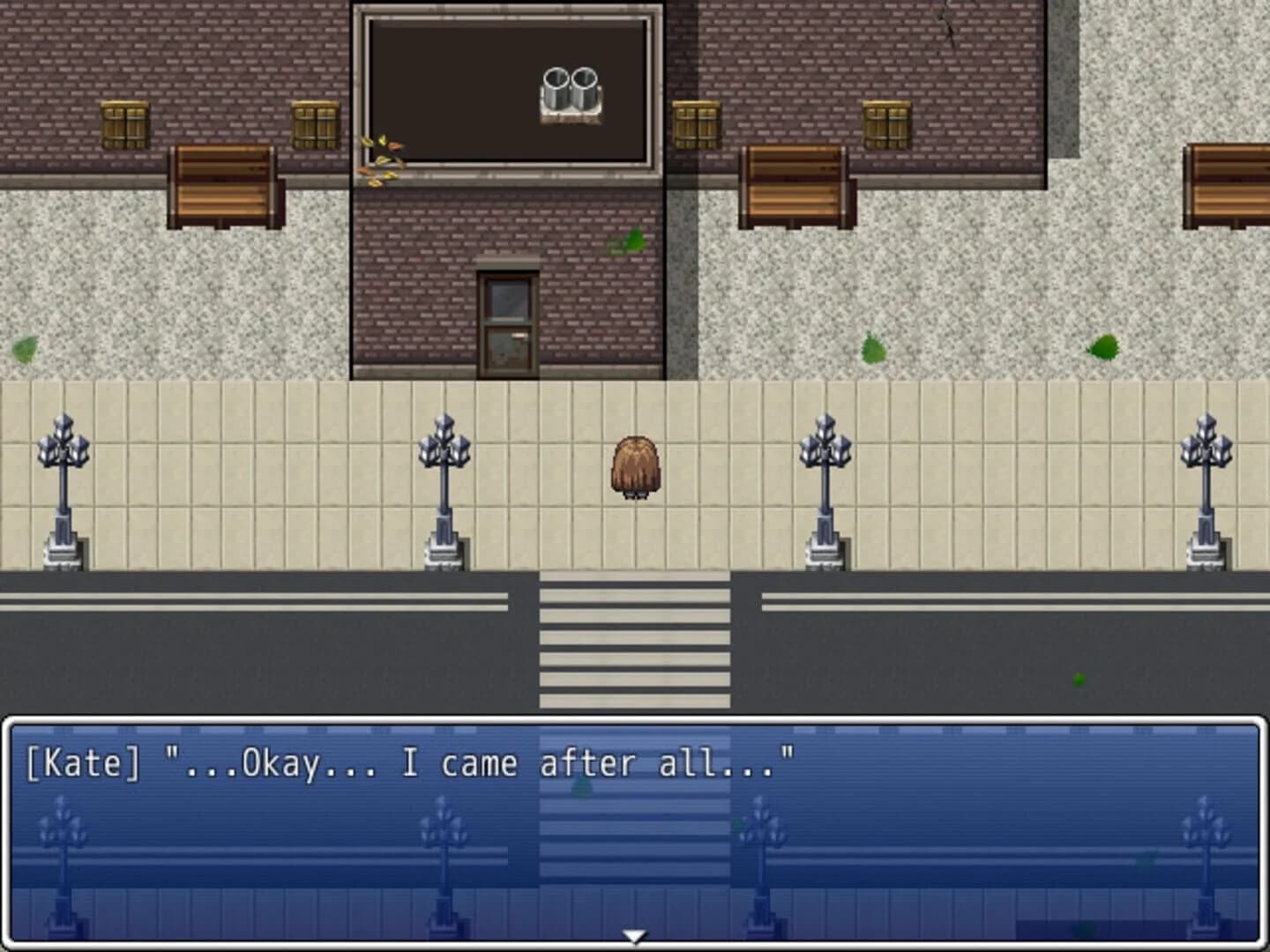Select the green bush near the right street lamp
The height and width of the screenshot is (952, 1270).
873,346
